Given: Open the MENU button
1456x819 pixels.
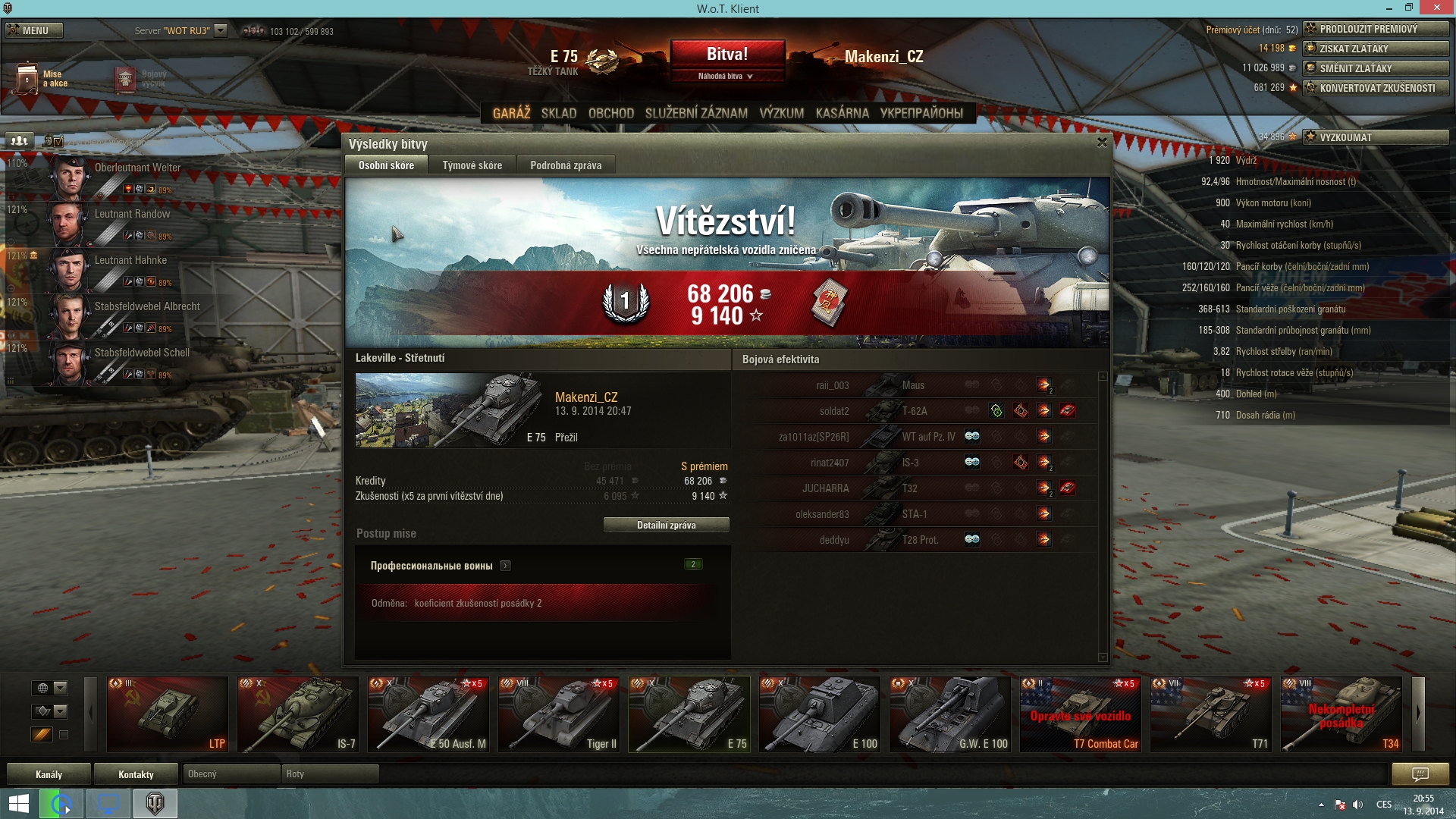Looking at the screenshot, I should pos(34,30).
